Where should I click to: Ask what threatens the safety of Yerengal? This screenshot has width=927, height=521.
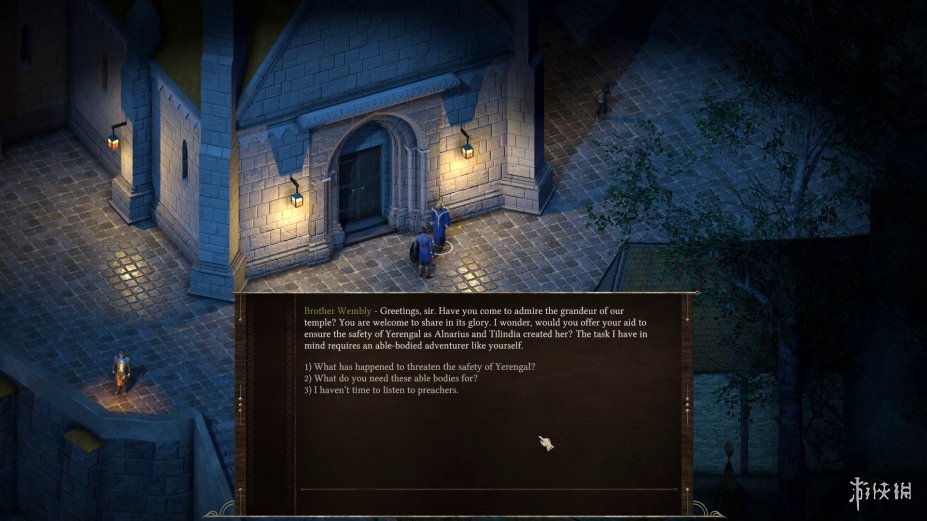pos(419,366)
